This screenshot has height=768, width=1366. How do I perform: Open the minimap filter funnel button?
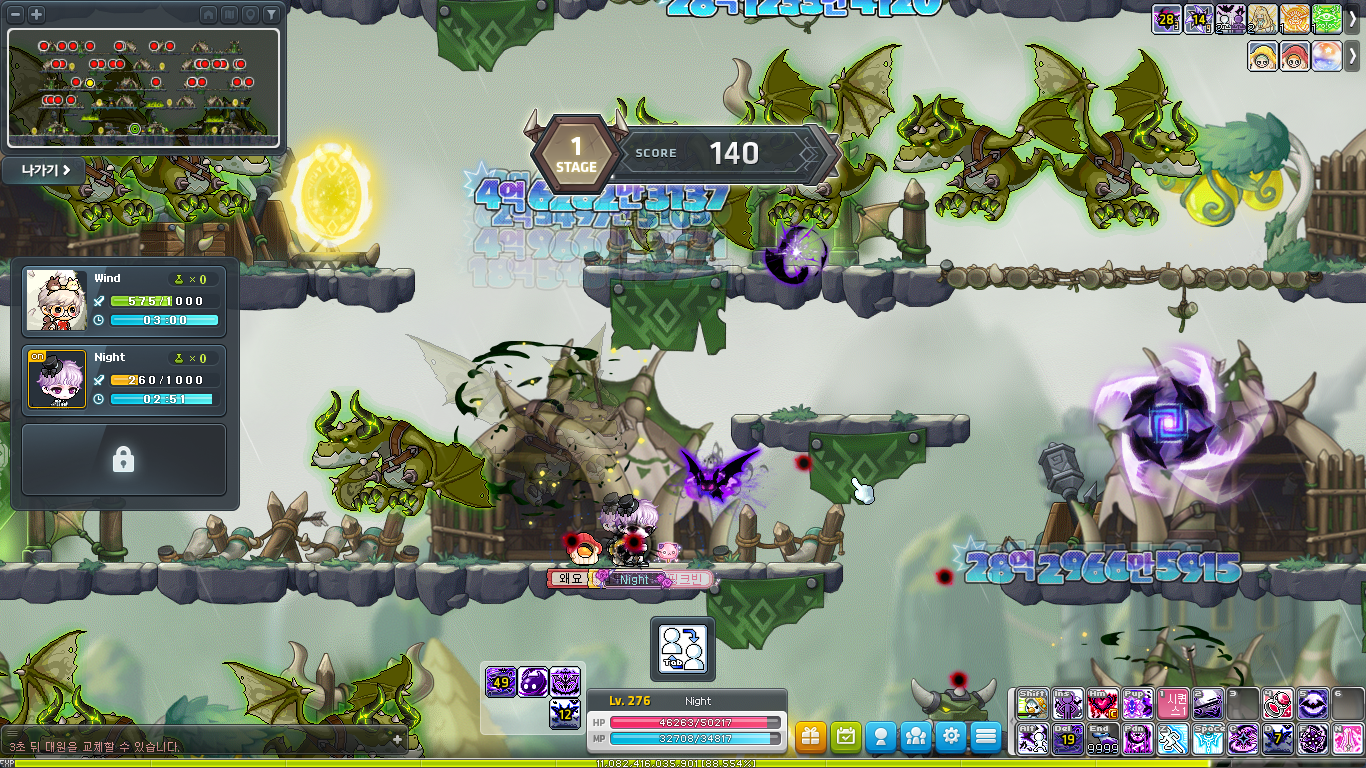[270, 14]
